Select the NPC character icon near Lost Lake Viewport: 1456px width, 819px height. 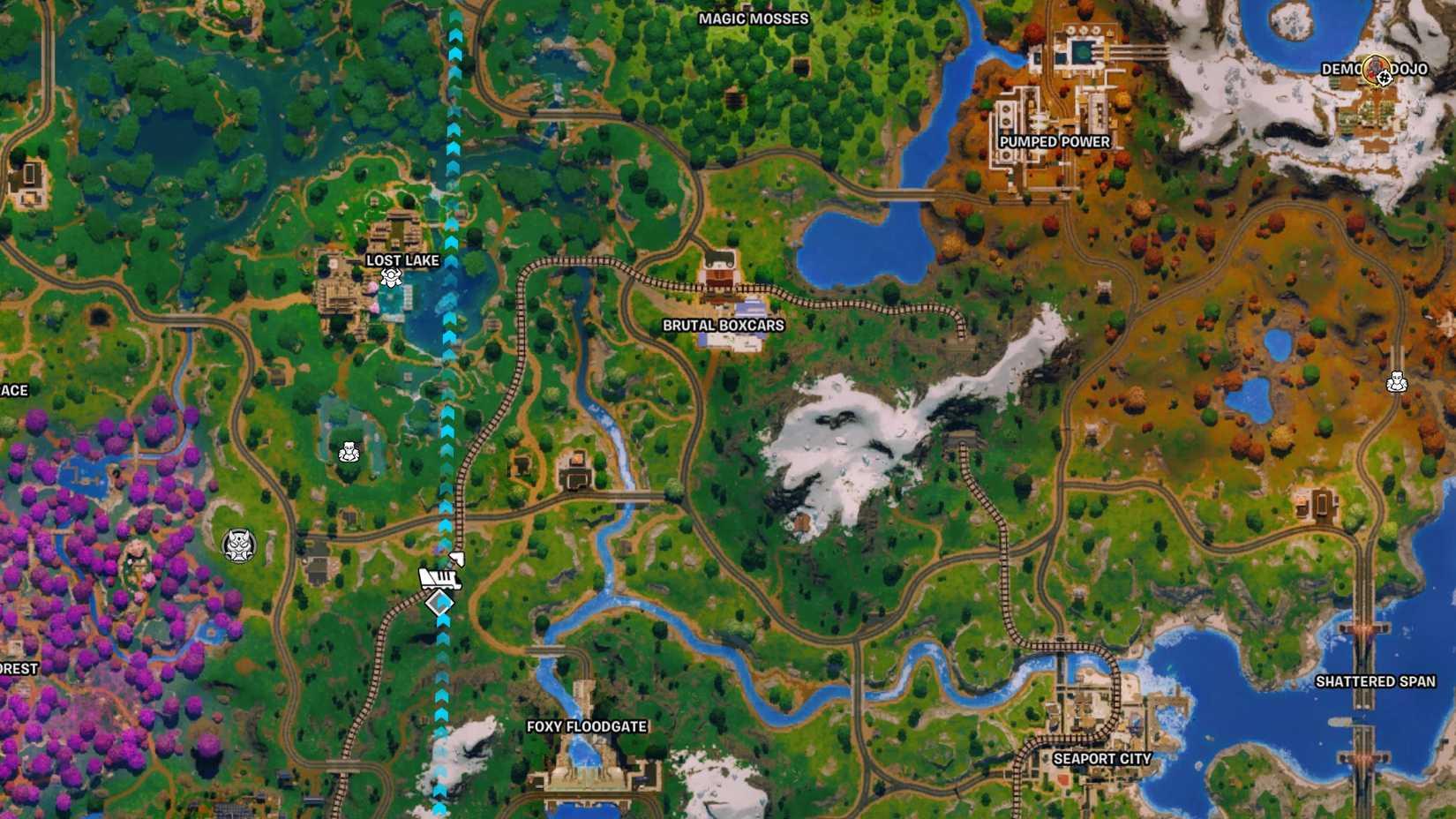coord(391,280)
